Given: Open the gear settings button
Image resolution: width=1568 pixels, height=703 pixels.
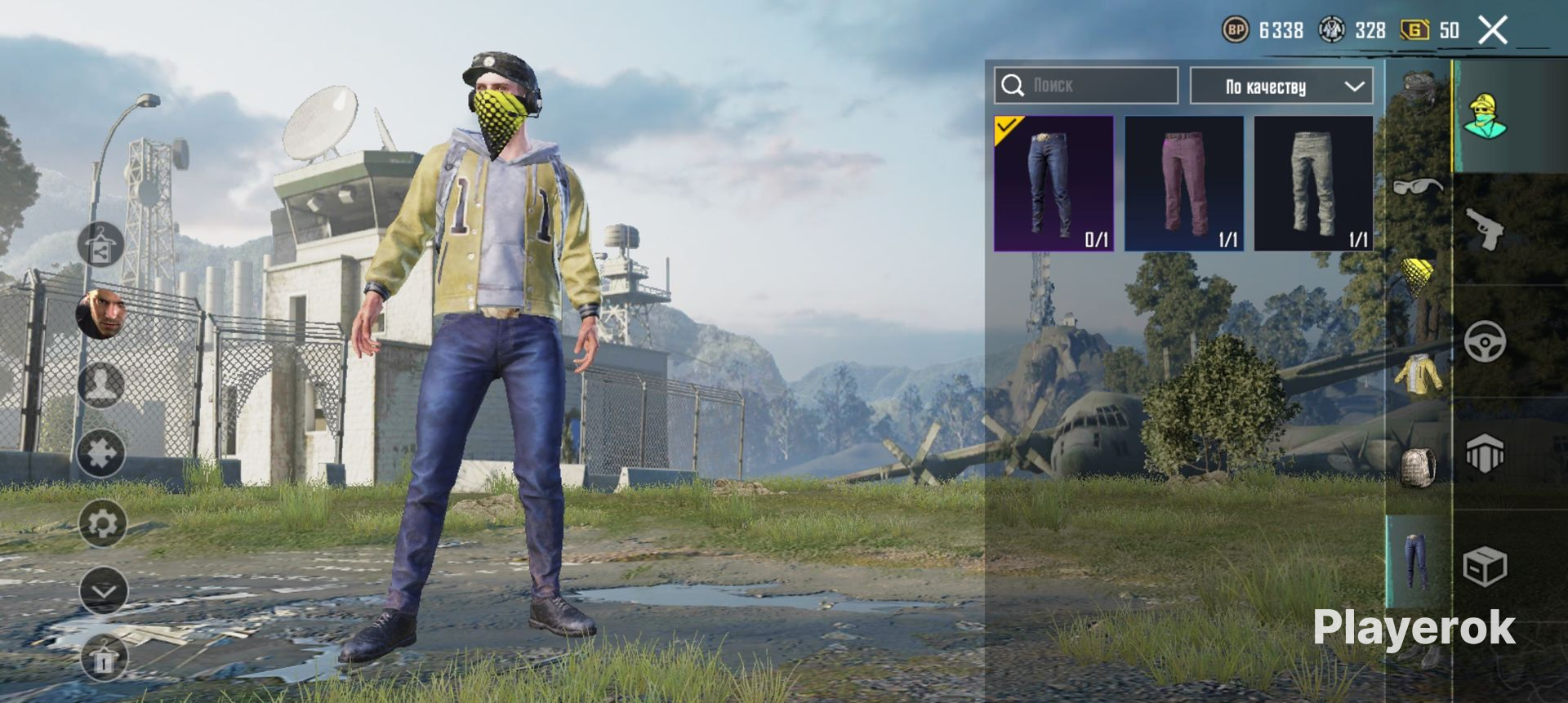Looking at the screenshot, I should 102,523.
